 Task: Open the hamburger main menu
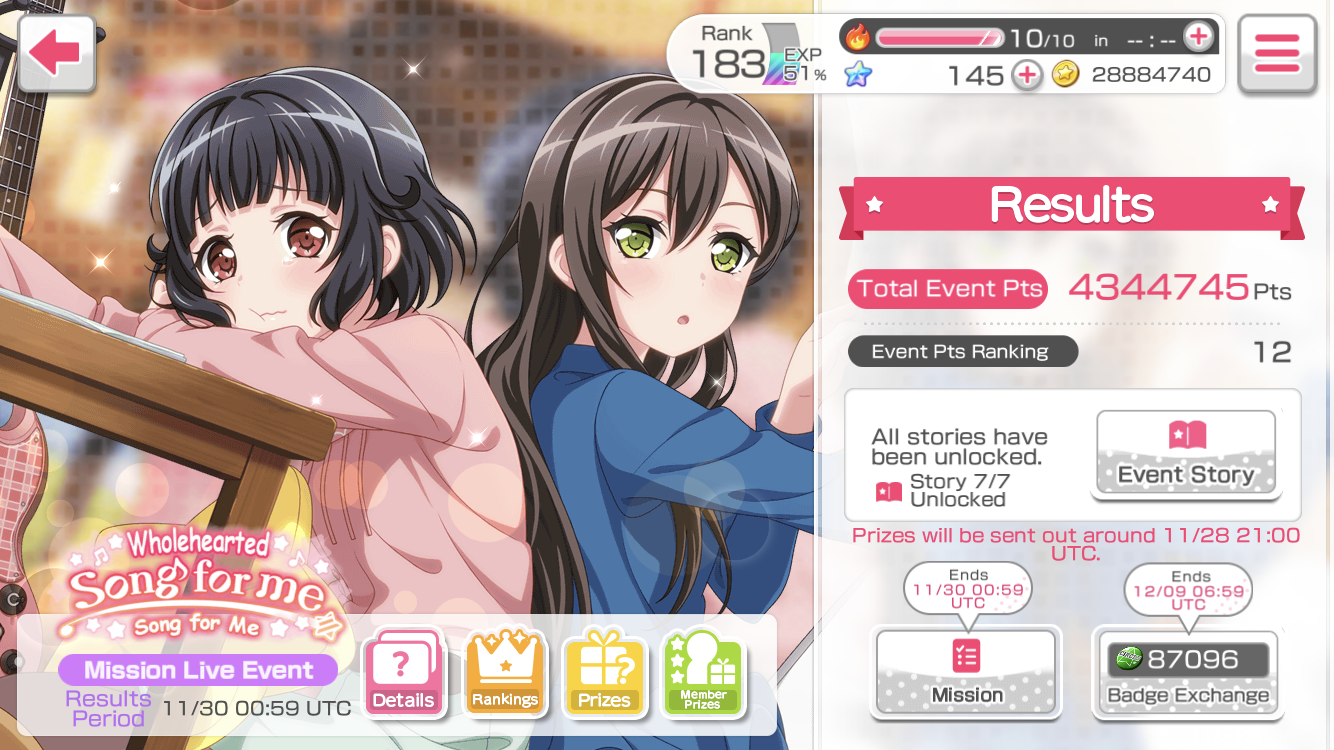[1276, 54]
